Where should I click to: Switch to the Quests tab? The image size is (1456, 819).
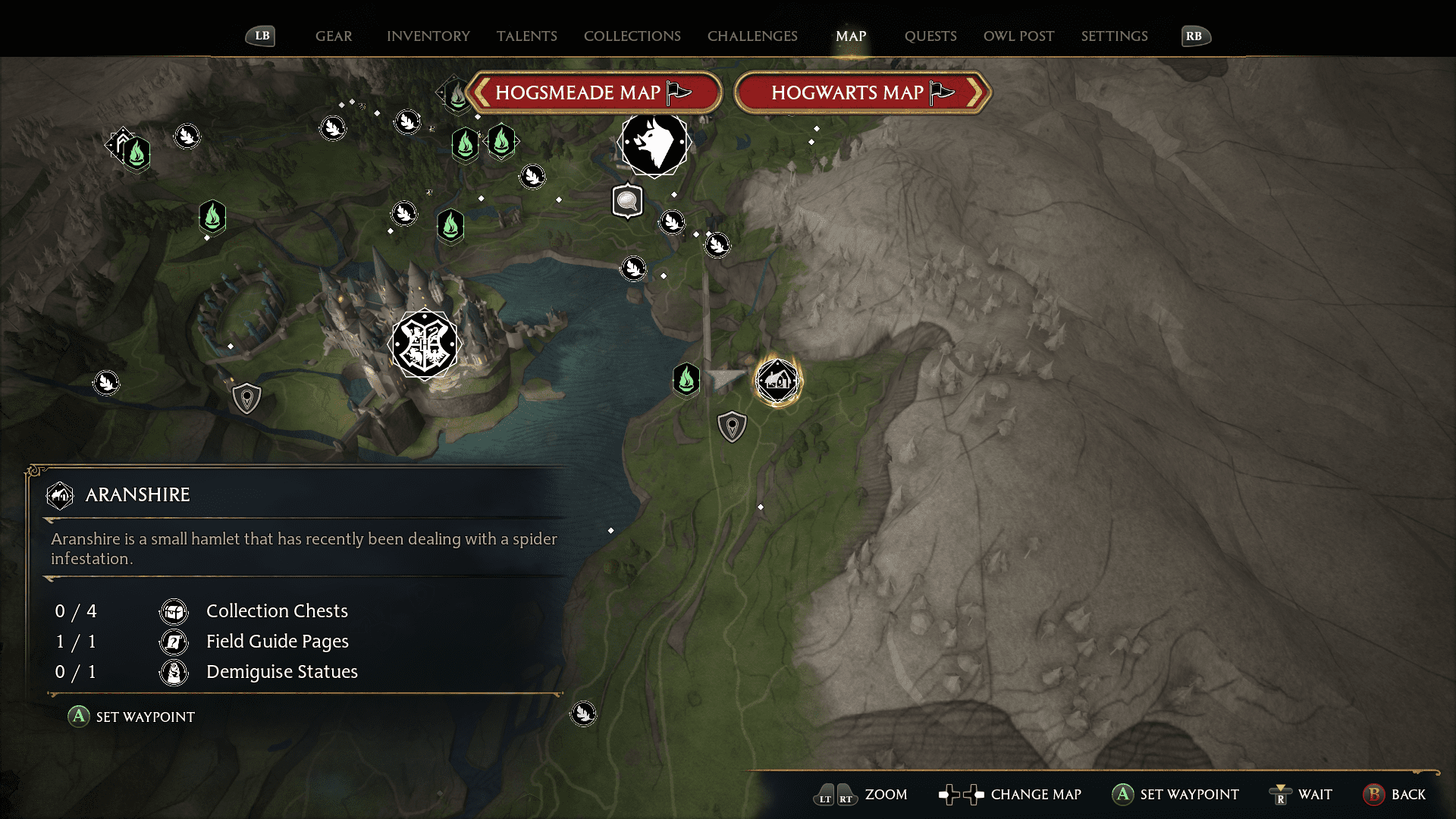tap(930, 36)
